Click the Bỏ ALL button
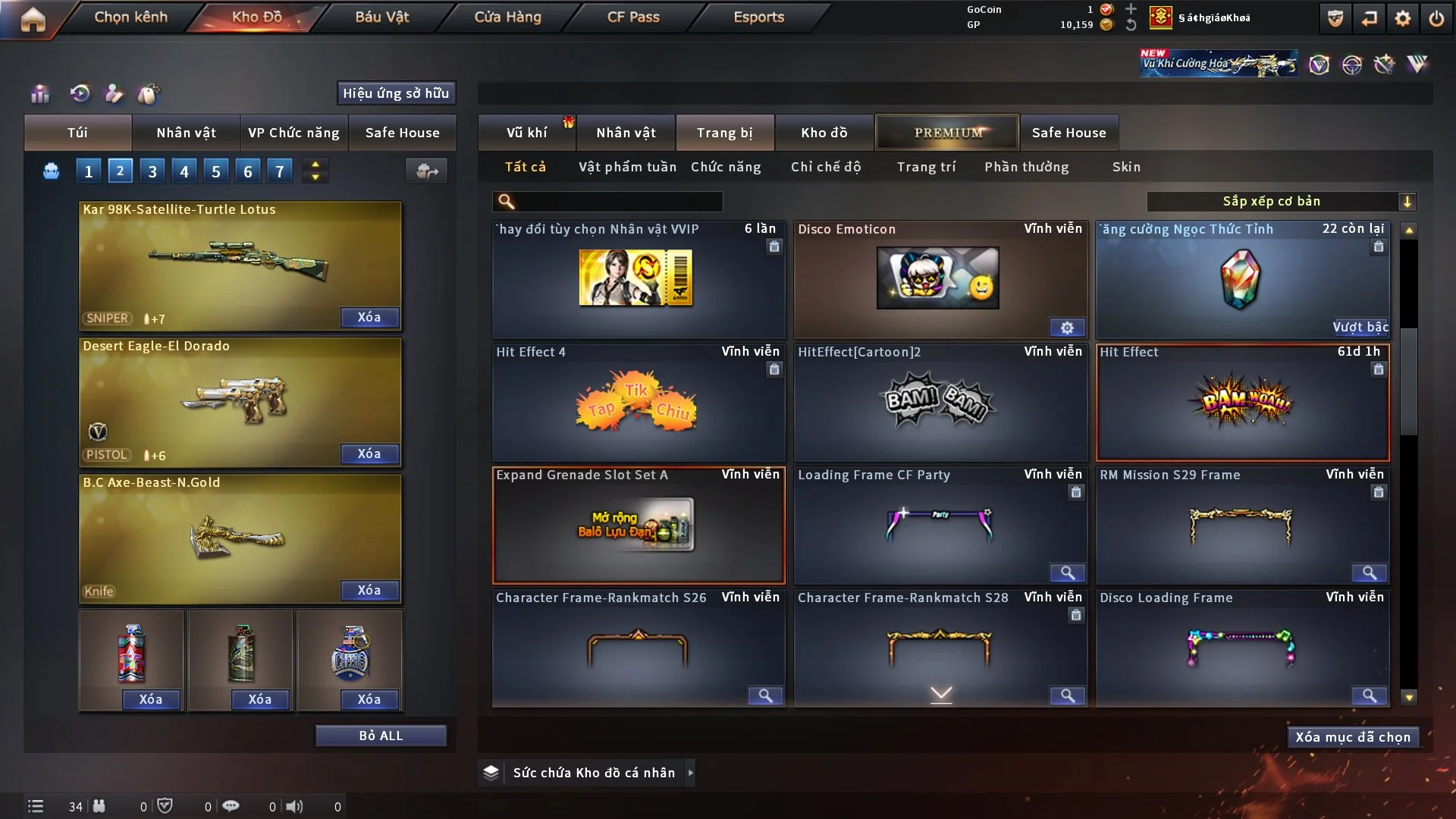1456x819 pixels. (x=381, y=736)
